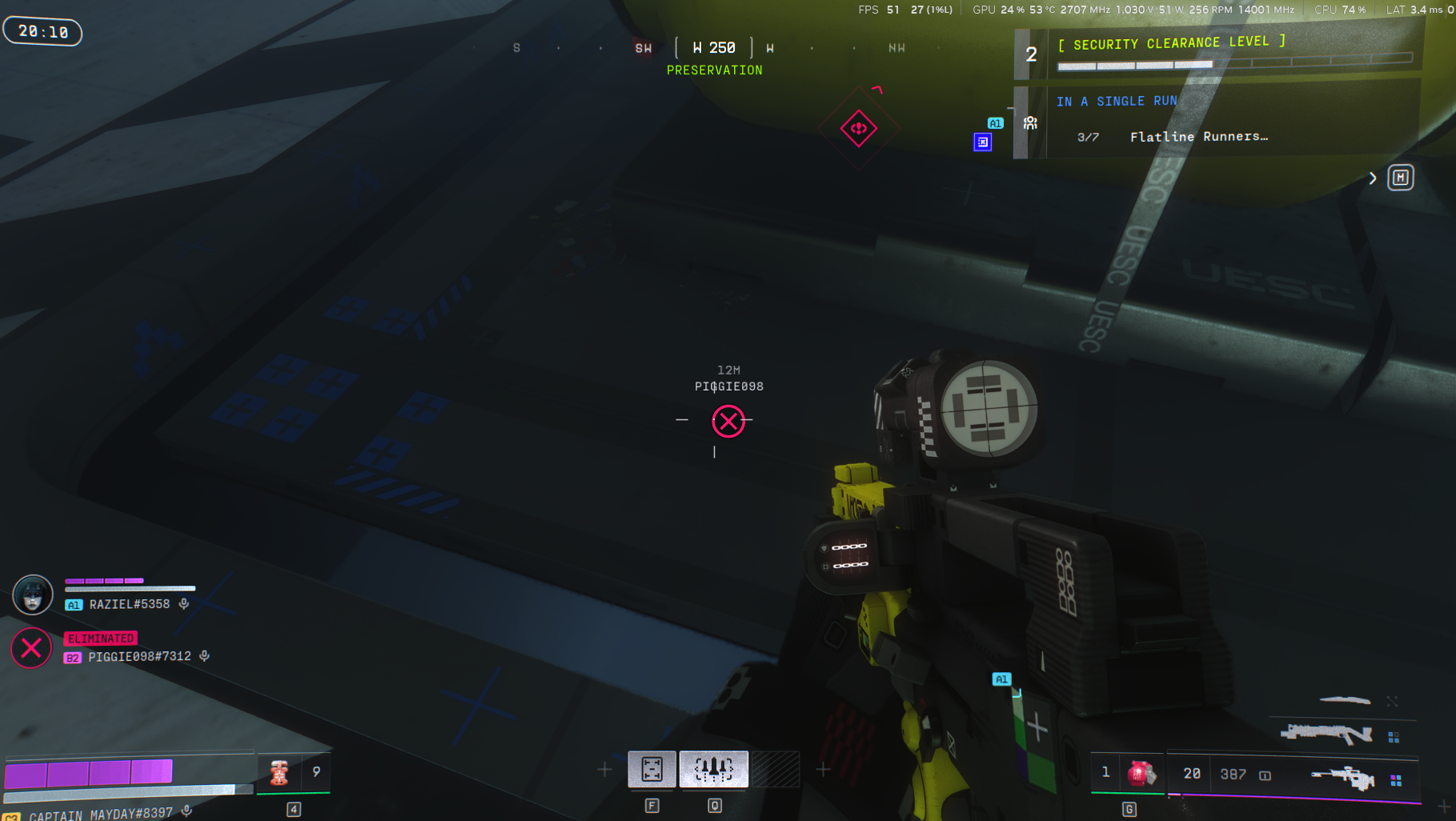The width and height of the screenshot is (1456, 821).
Task: Use the red healing consumable slot
Action: pos(279,772)
